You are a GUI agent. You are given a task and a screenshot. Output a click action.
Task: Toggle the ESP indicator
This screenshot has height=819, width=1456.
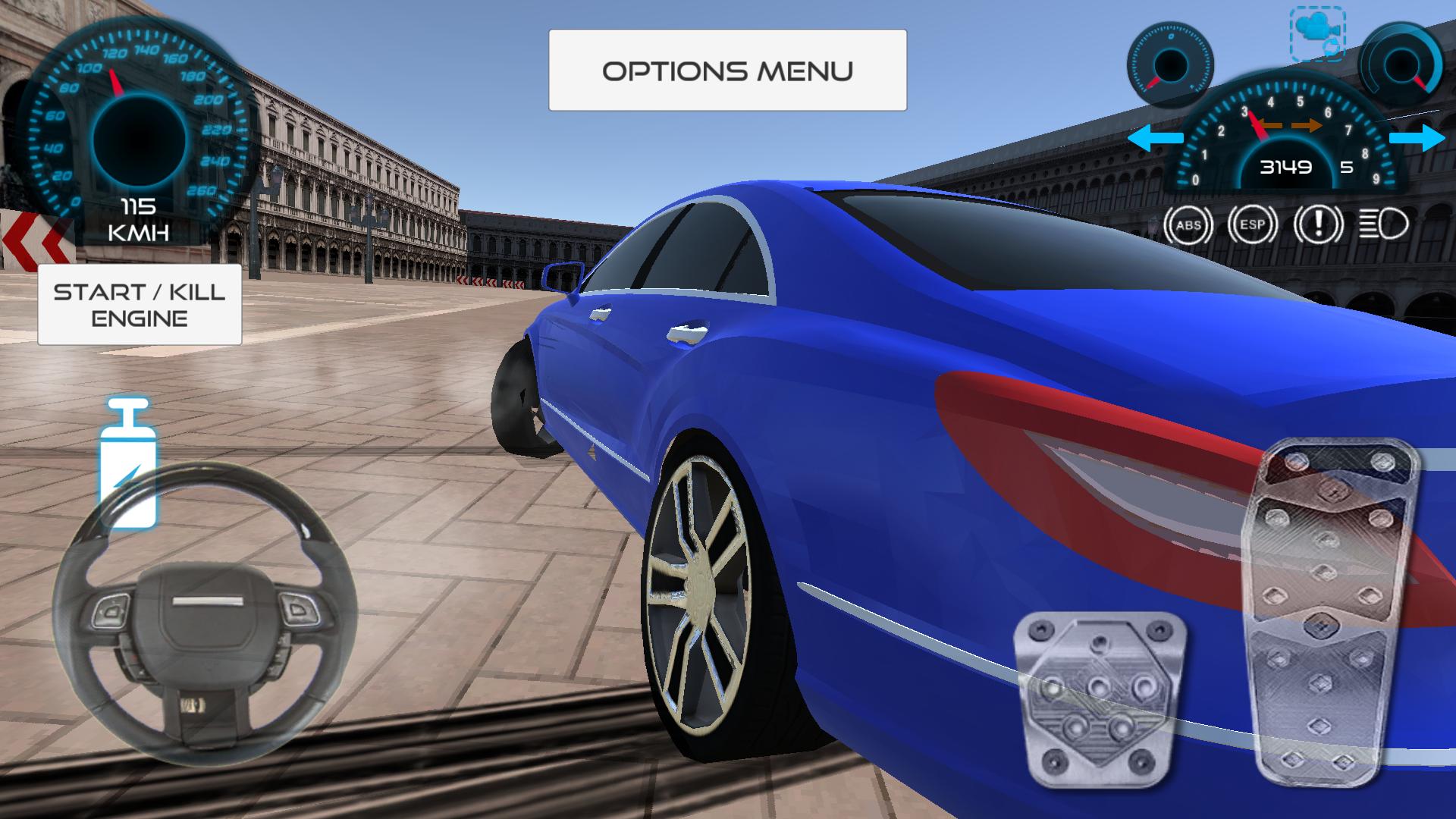[1253, 225]
